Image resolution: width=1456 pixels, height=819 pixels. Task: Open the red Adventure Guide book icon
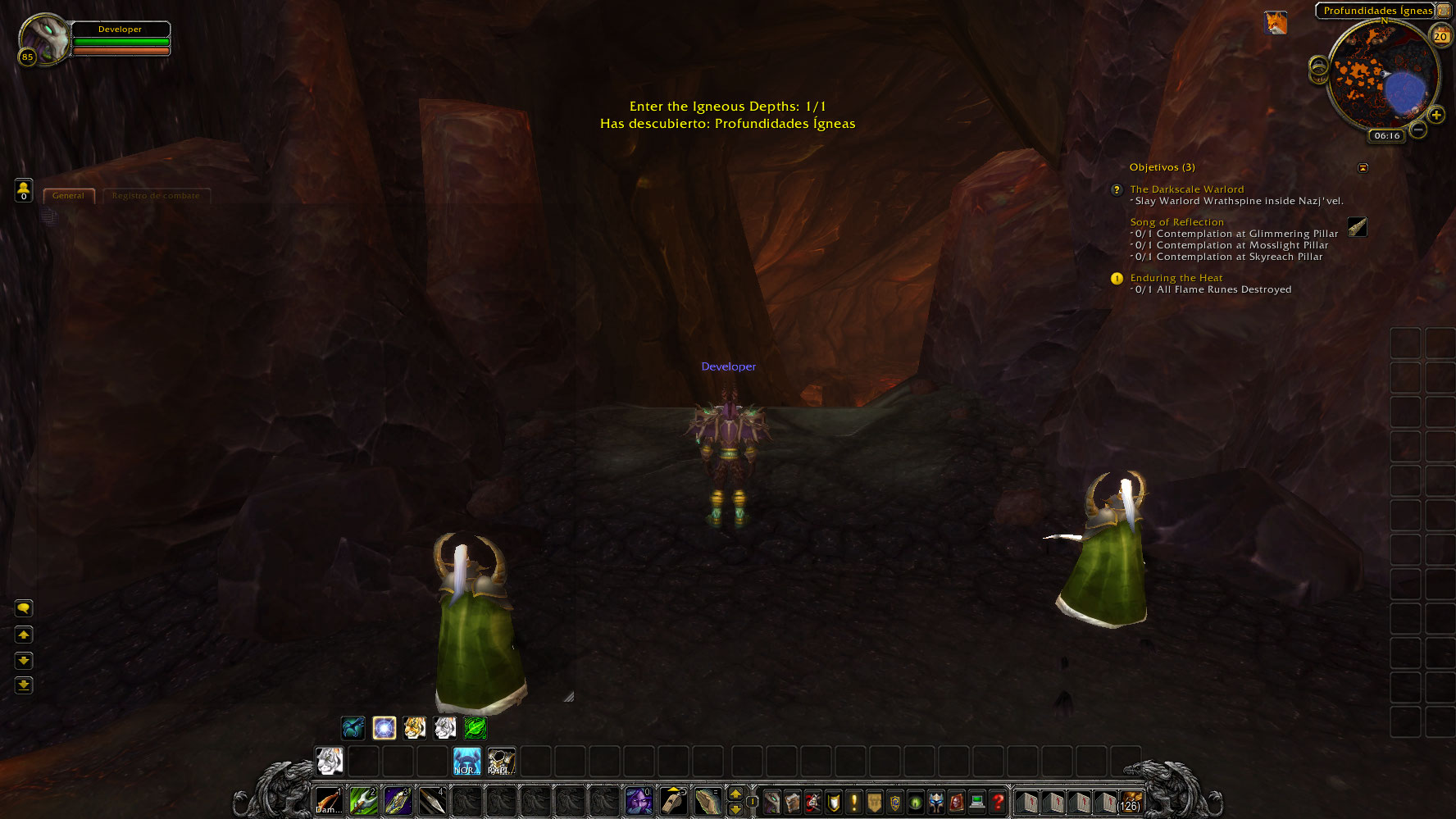[x=957, y=803]
